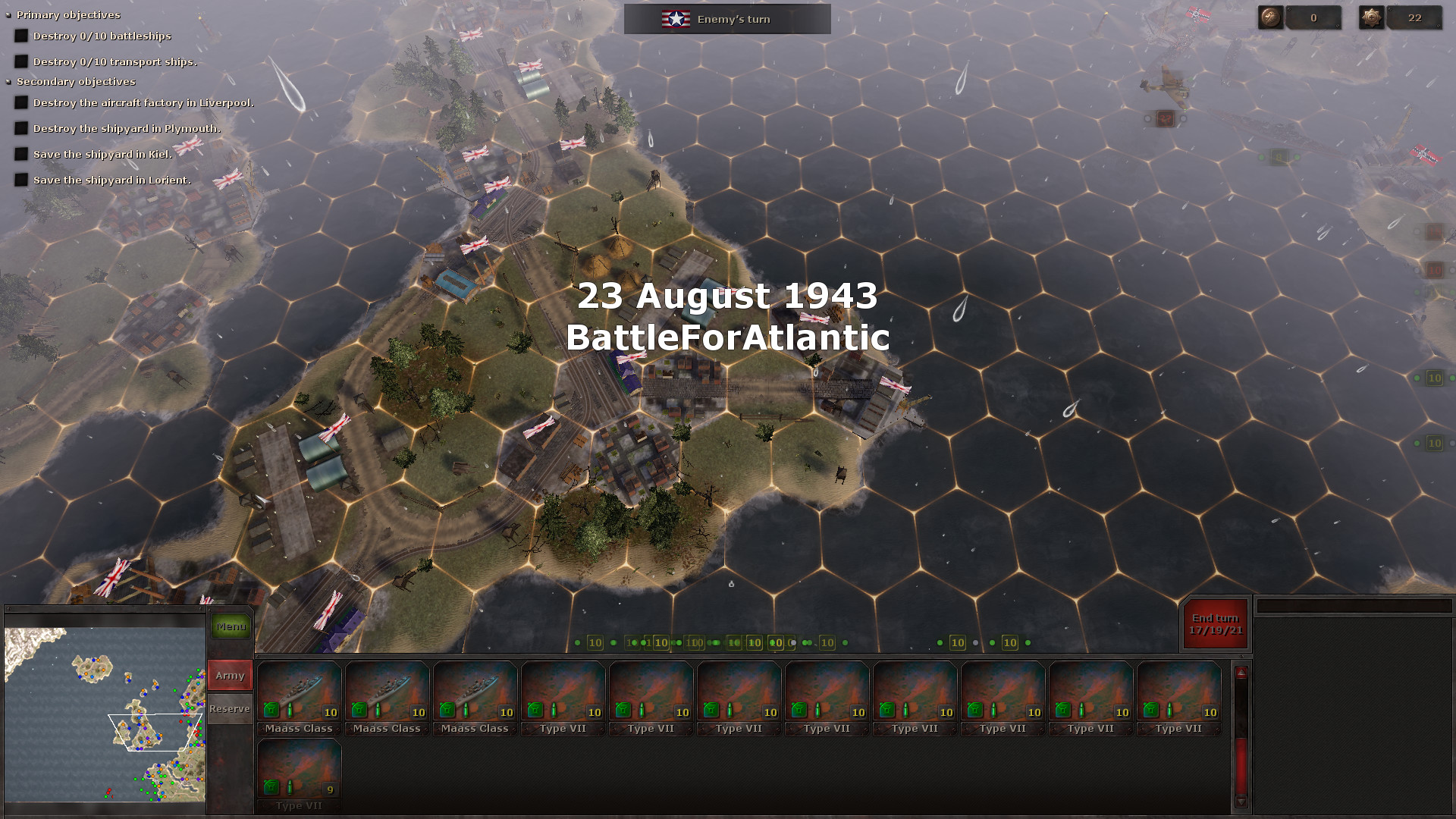The height and width of the screenshot is (819, 1456).
Task: Collapse the Secondary objectives section
Action: pos(8,81)
